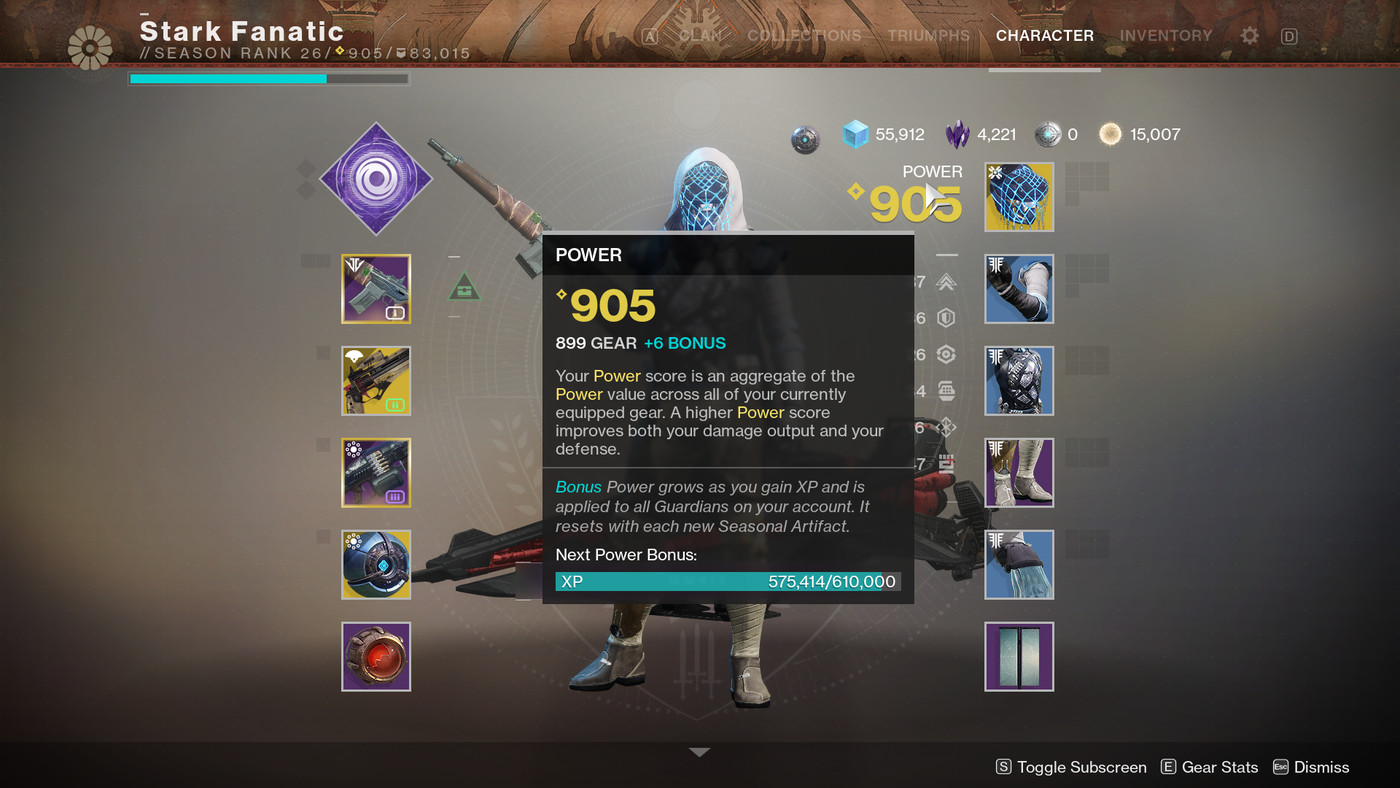This screenshot has height=788, width=1400.
Task: Choose the yellow exotic energy weapon slot
Action: (x=376, y=381)
